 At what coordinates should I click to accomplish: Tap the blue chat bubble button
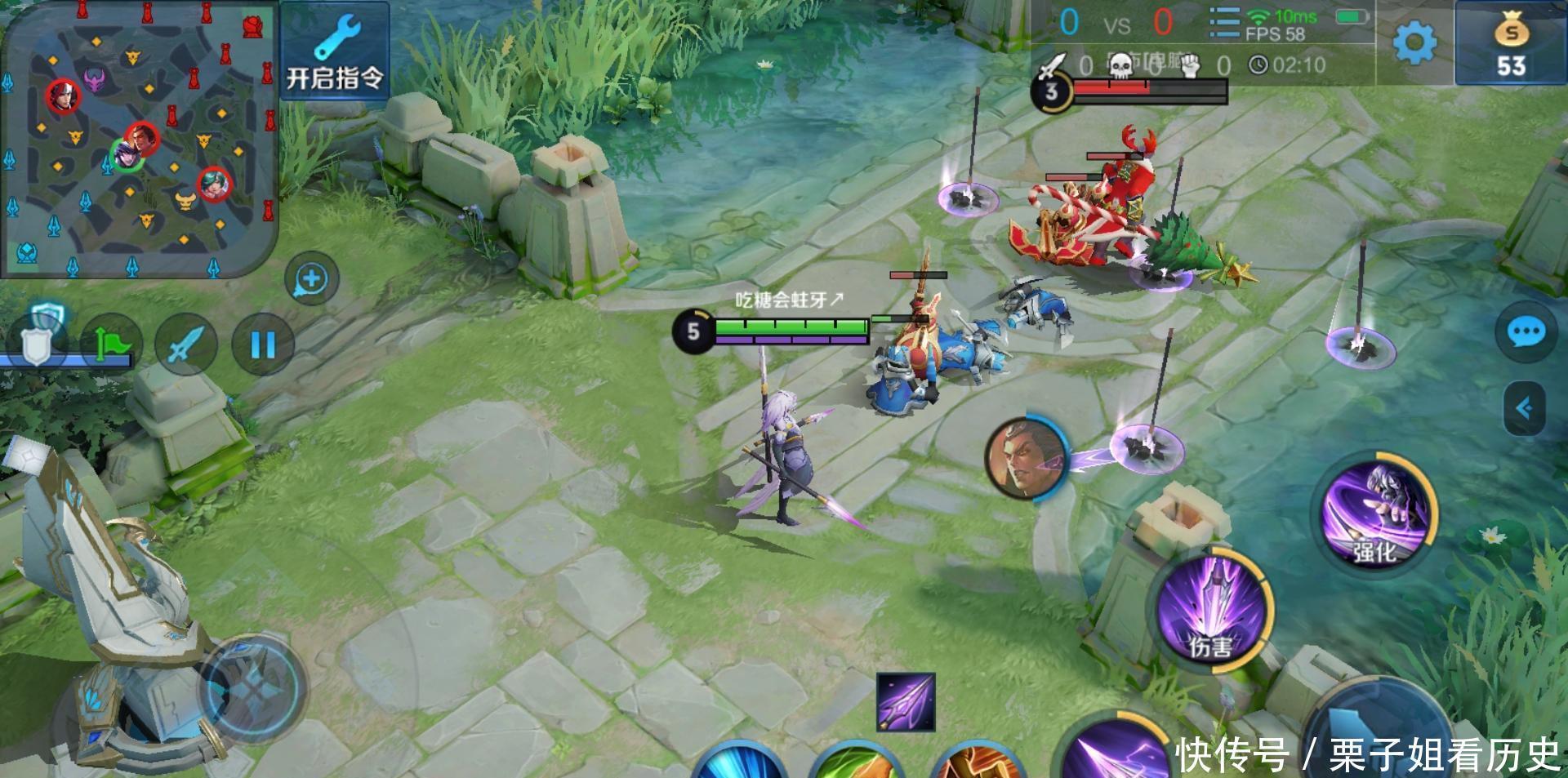[x=1525, y=333]
